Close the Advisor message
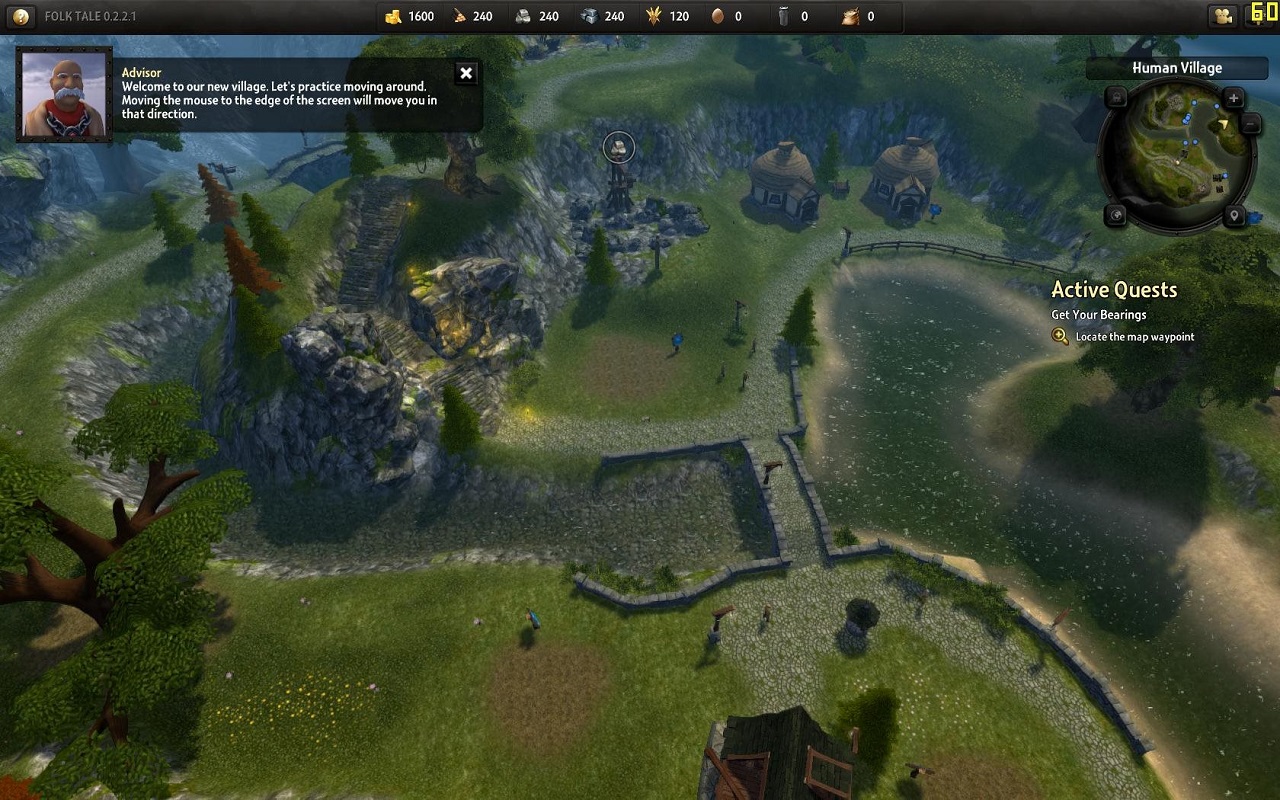Image resolution: width=1280 pixels, height=800 pixels. point(465,73)
